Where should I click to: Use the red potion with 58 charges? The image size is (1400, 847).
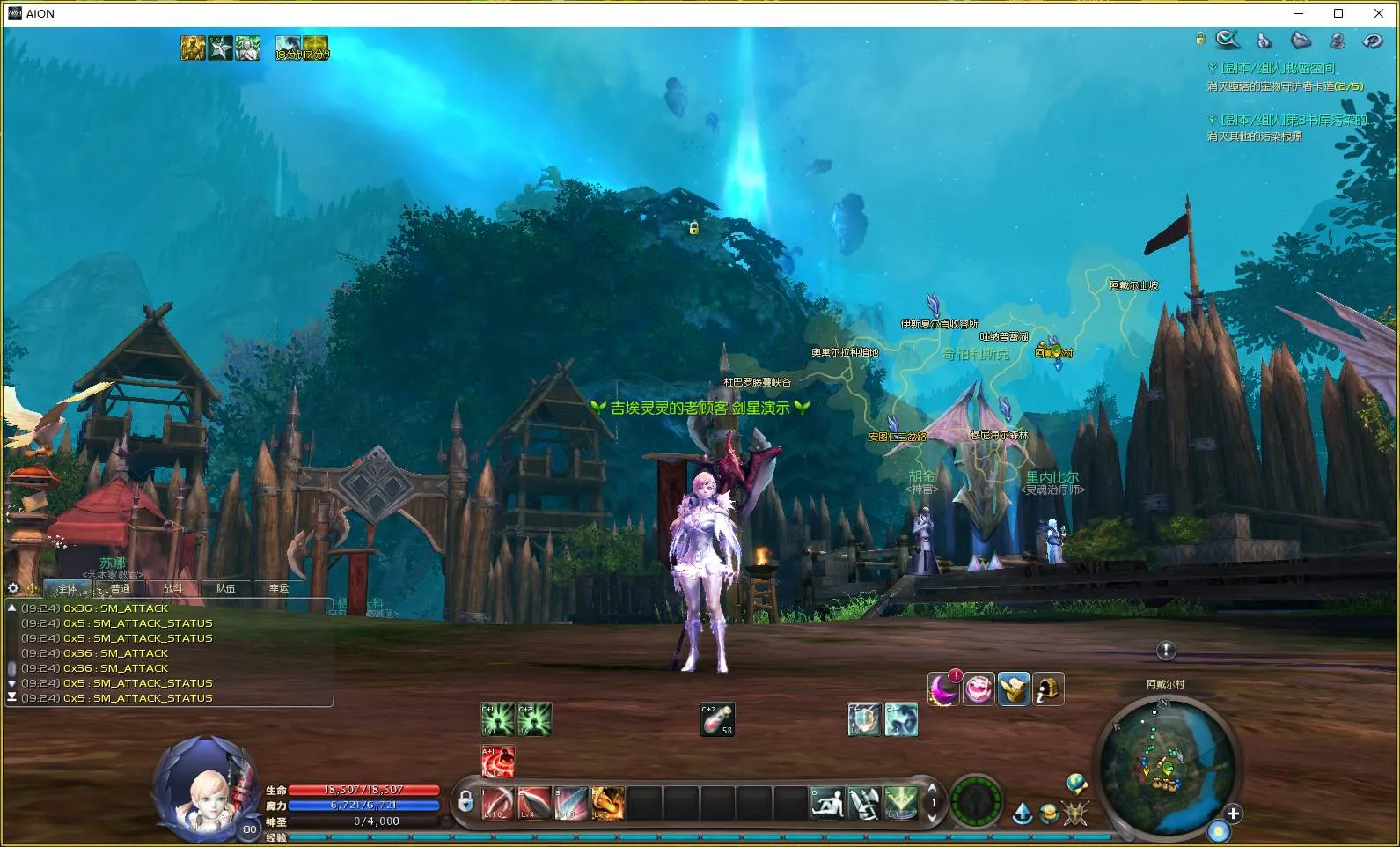tap(717, 719)
